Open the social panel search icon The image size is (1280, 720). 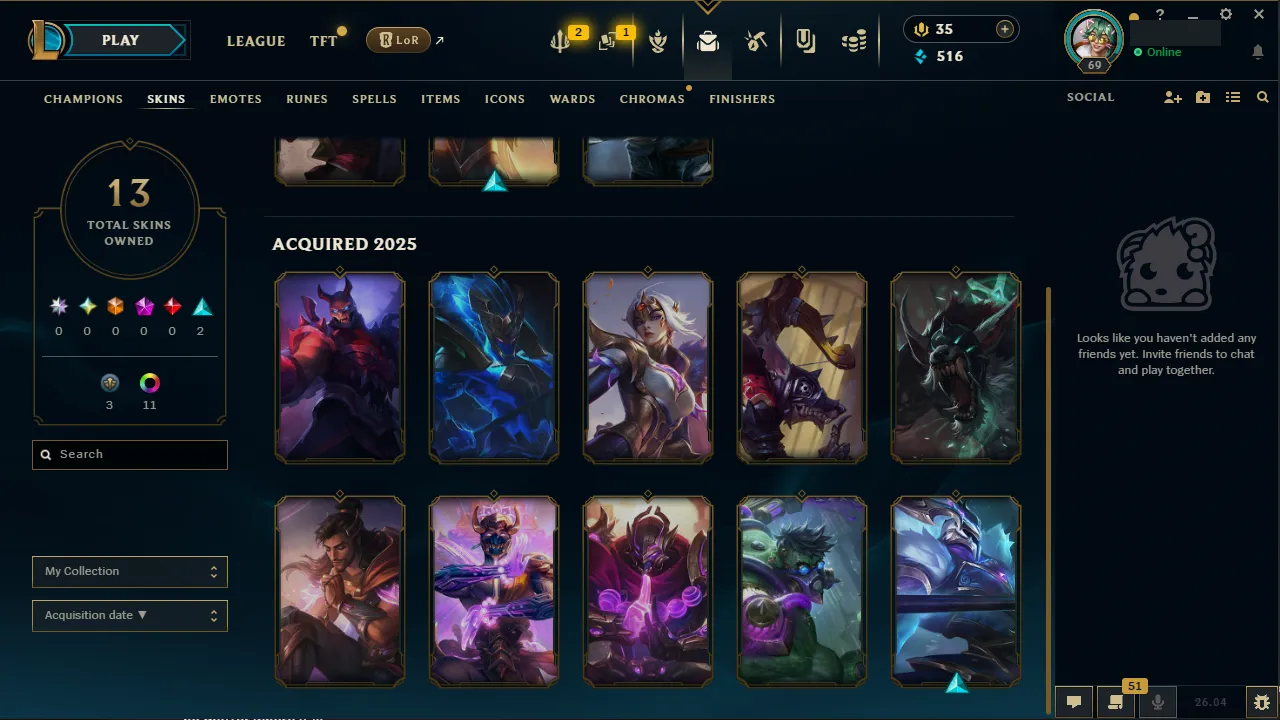1262,97
